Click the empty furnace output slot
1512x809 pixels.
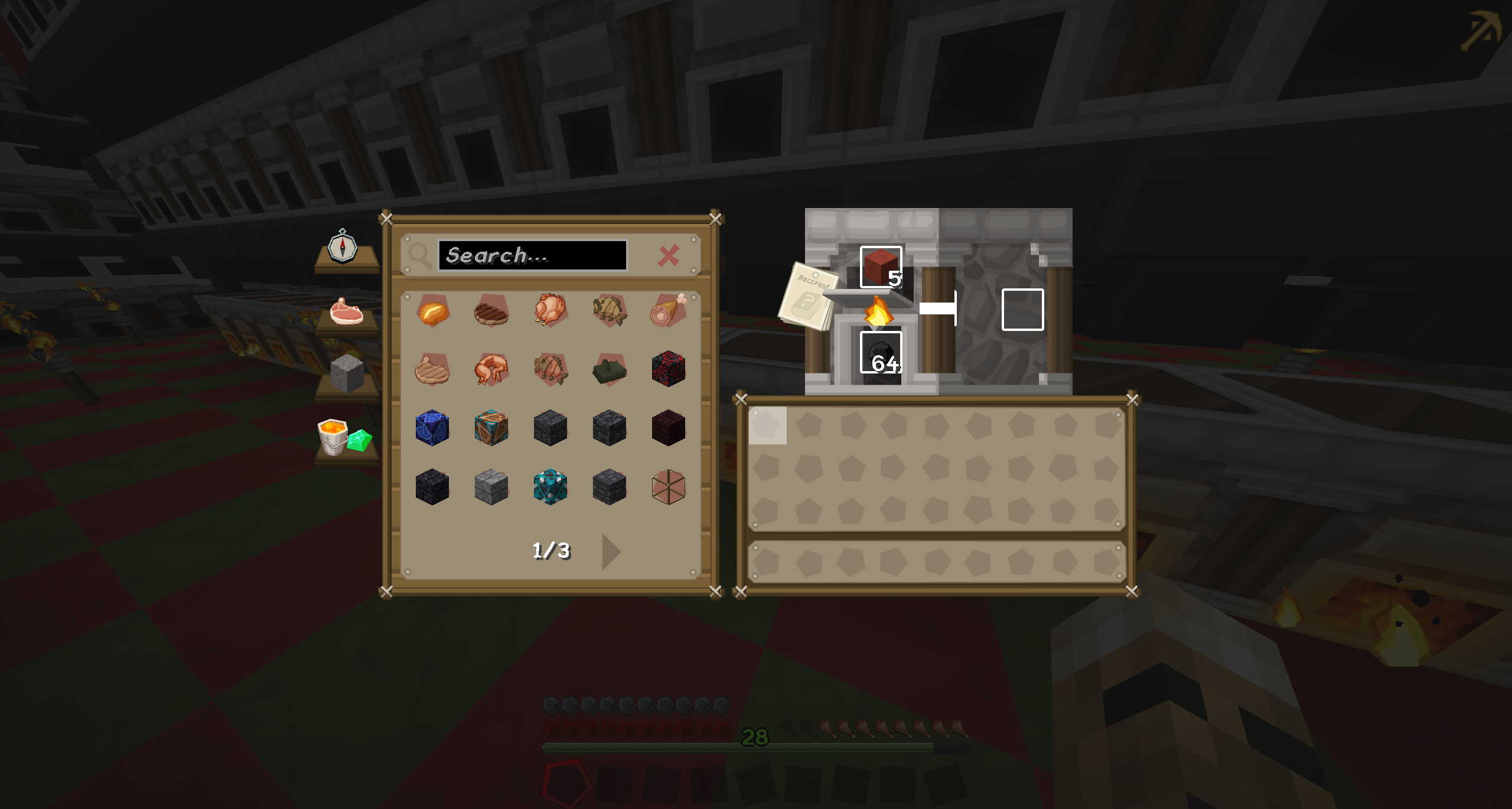point(1022,310)
